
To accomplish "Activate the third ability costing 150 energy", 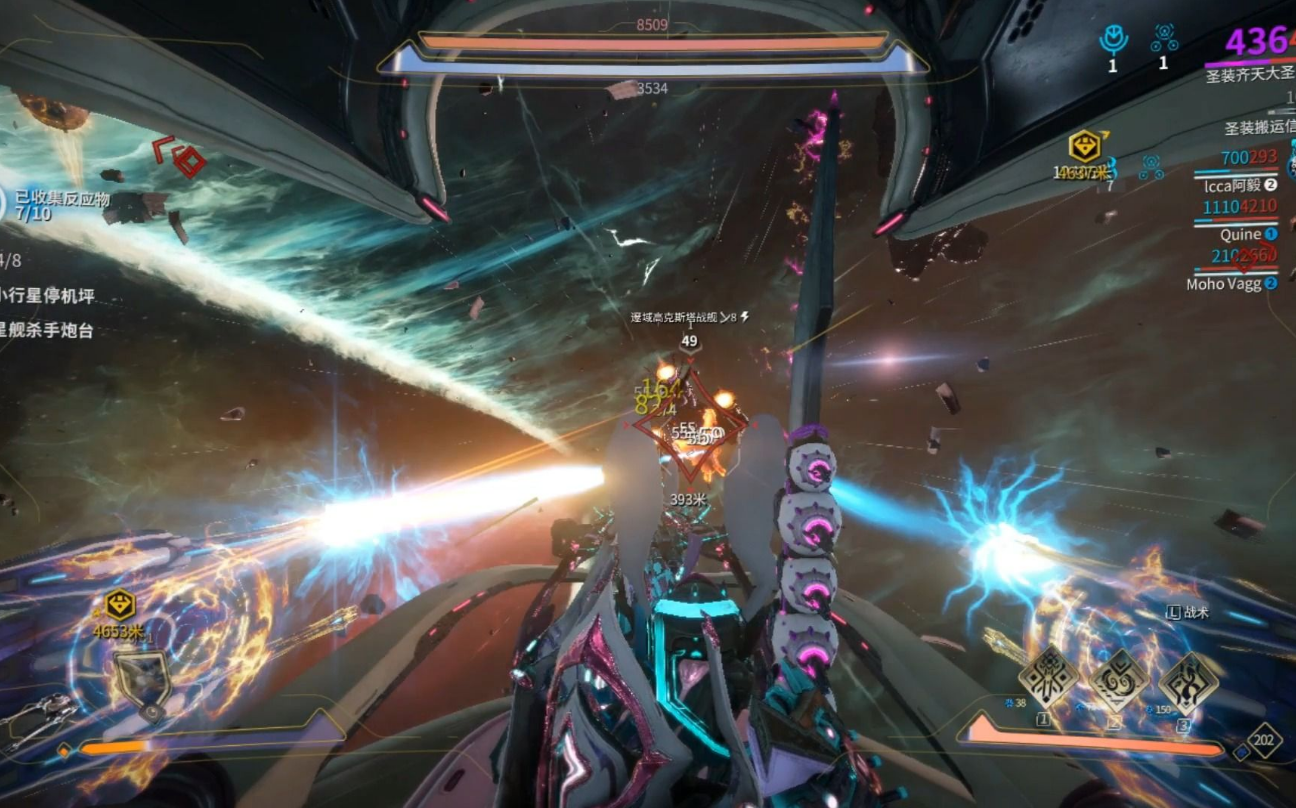I will (x=1188, y=682).
